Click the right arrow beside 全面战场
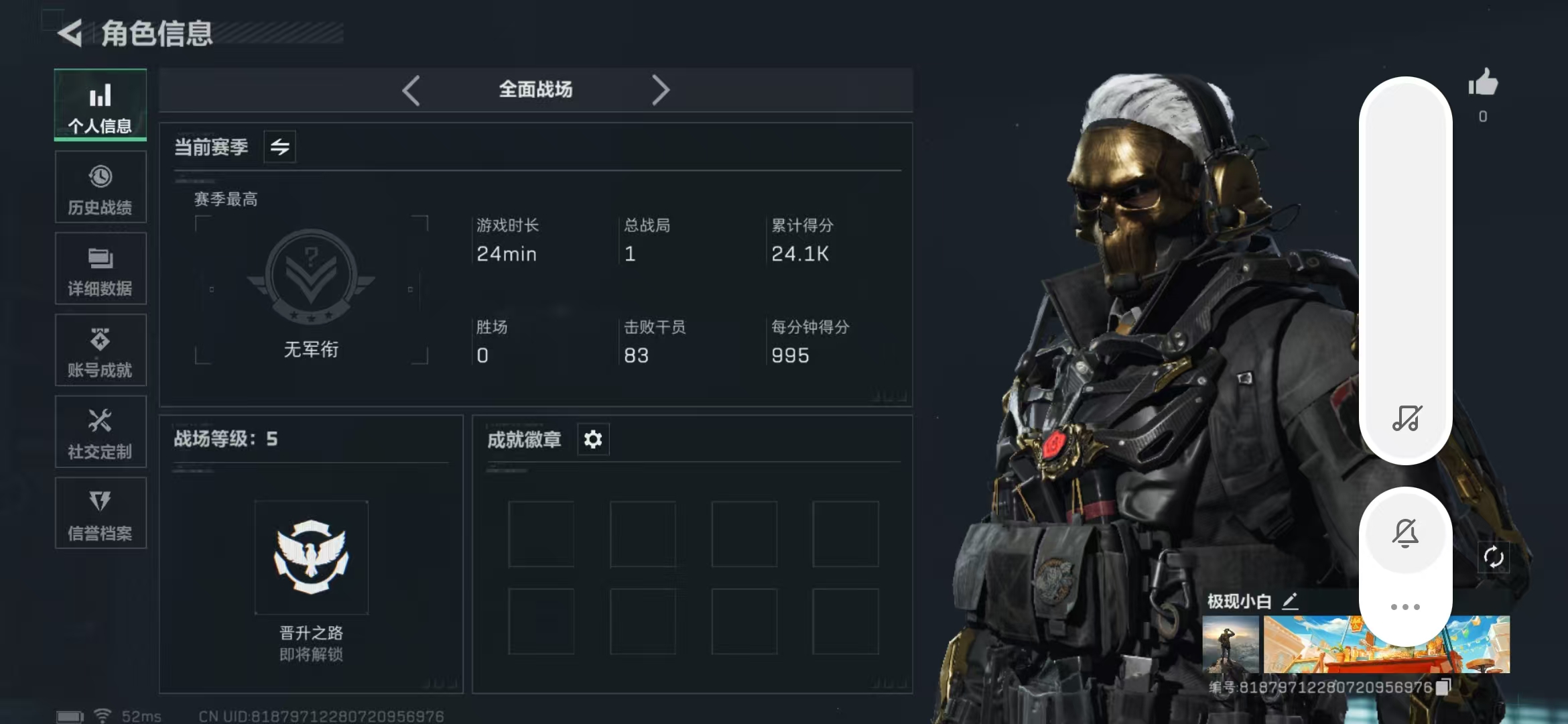 tap(661, 90)
